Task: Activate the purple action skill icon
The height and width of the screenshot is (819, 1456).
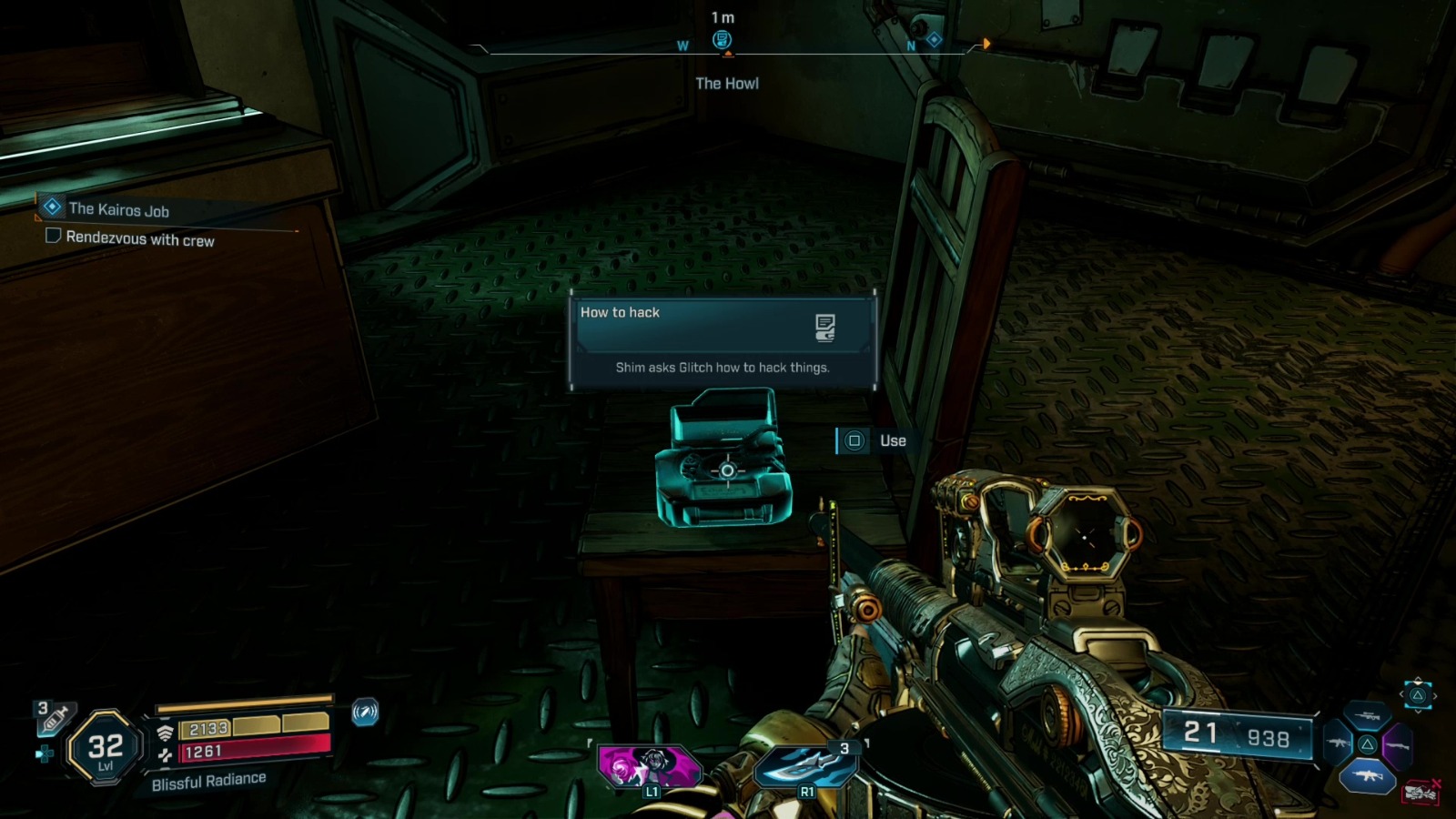Action: (x=650, y=765)
